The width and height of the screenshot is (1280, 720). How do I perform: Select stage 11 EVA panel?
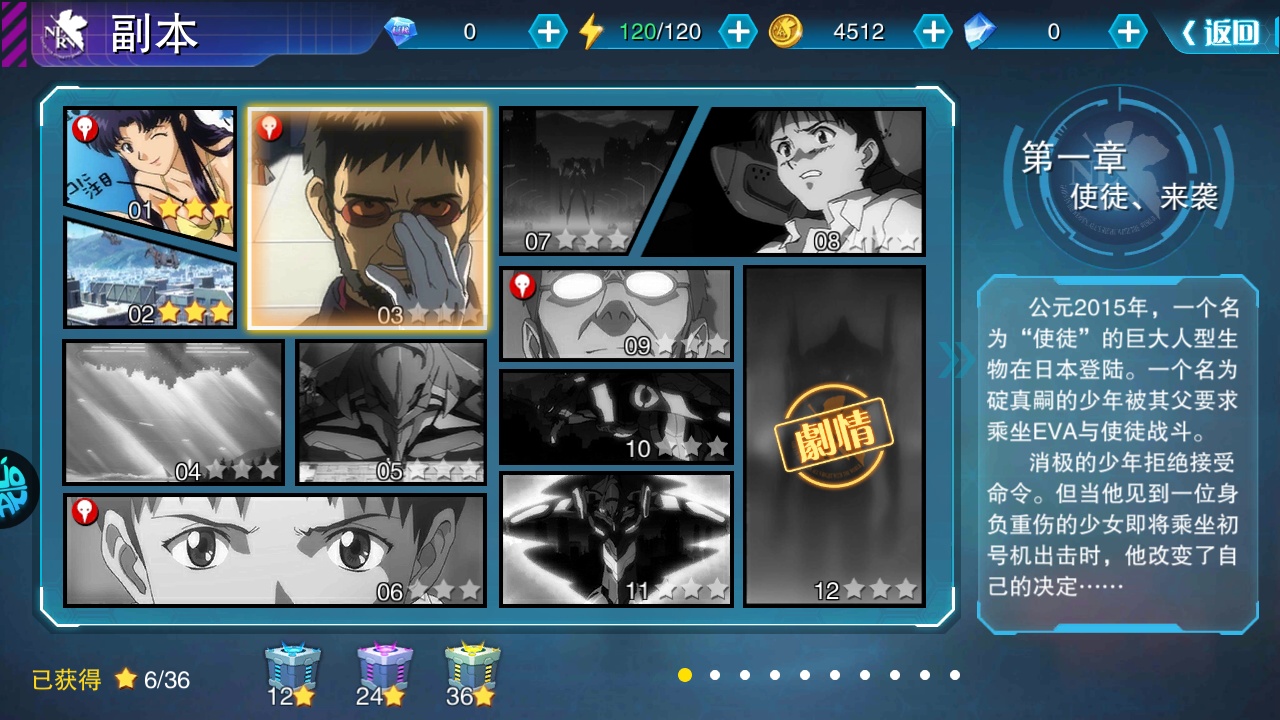[616, 538]
